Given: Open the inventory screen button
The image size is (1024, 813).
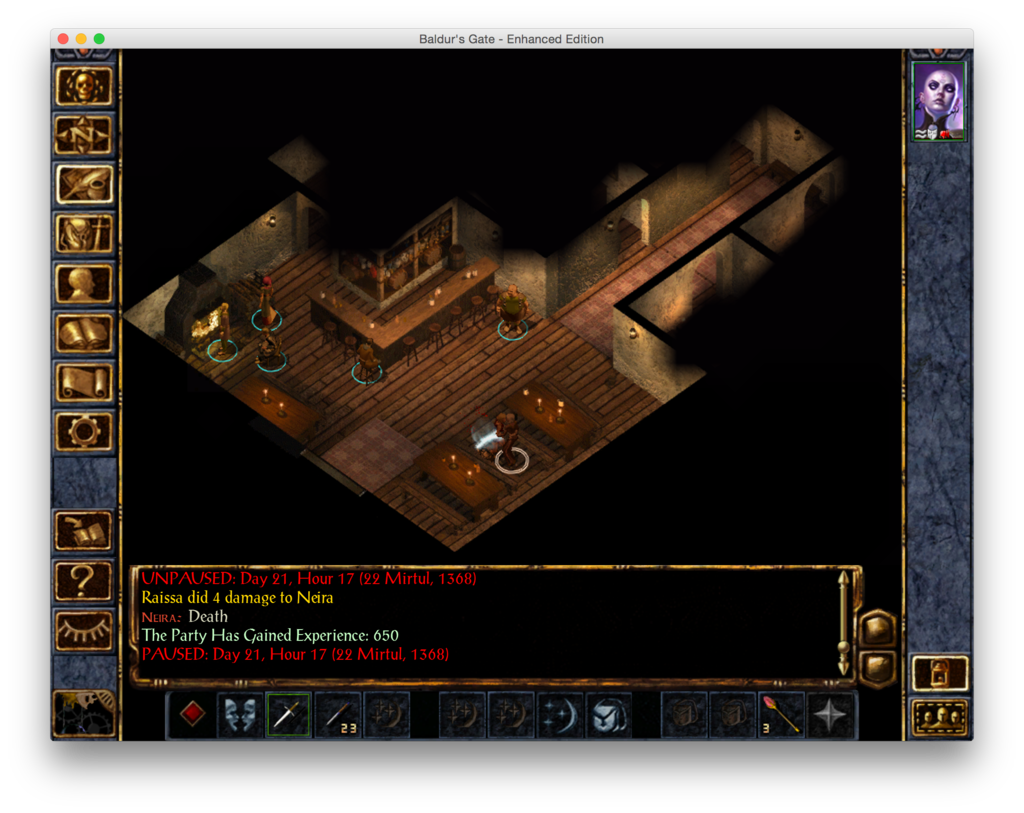Looking at the screenshot, I should click(x=85, y=234).
